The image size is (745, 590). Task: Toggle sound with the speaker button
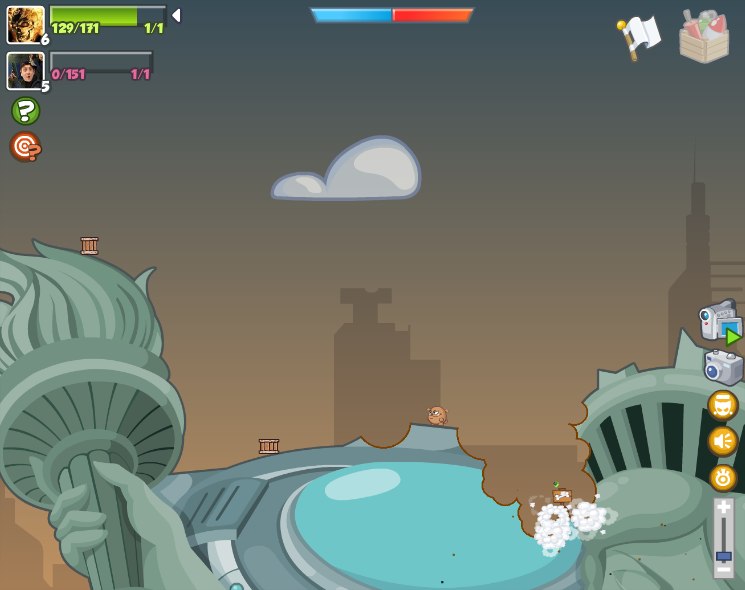(722, 441)
